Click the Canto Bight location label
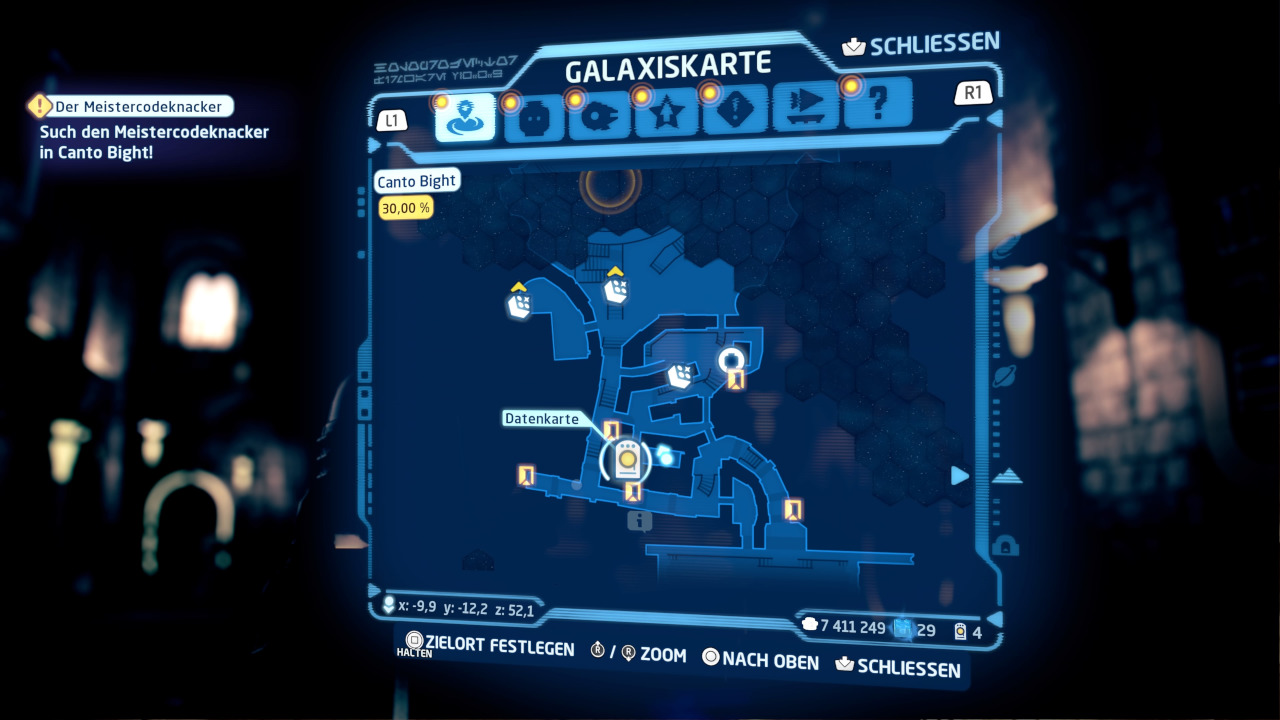 coord(416,181)
